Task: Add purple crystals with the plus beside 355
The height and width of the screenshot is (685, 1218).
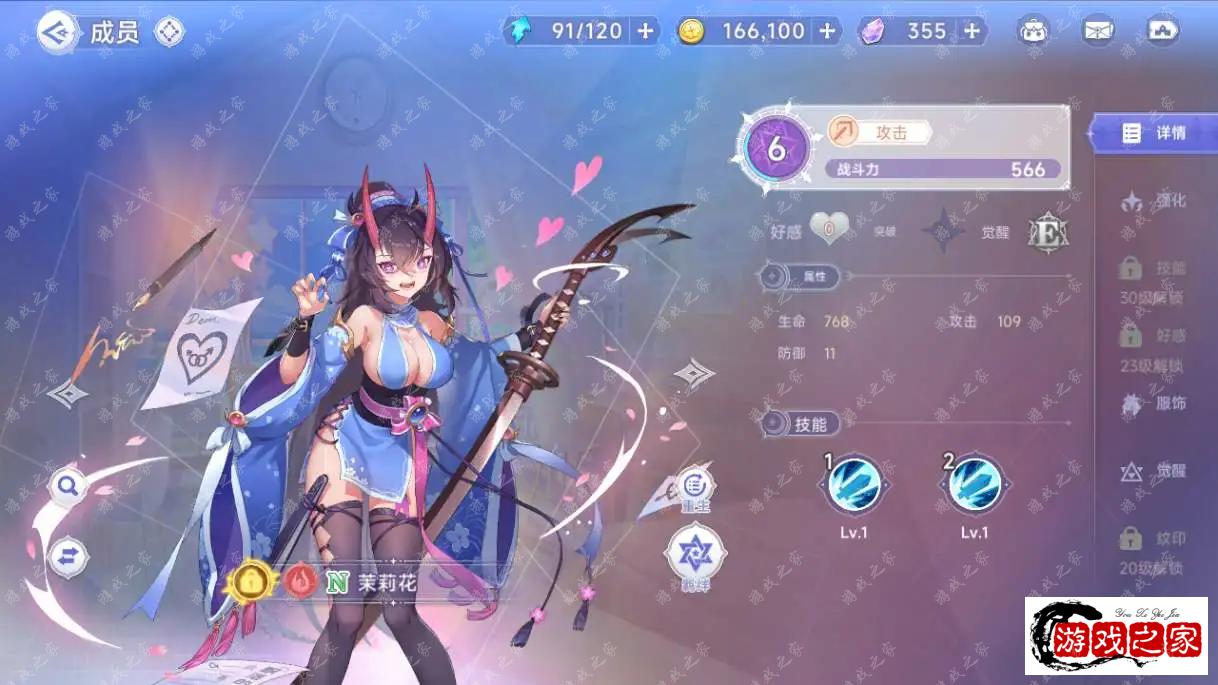Action: [x=971, y=31]
